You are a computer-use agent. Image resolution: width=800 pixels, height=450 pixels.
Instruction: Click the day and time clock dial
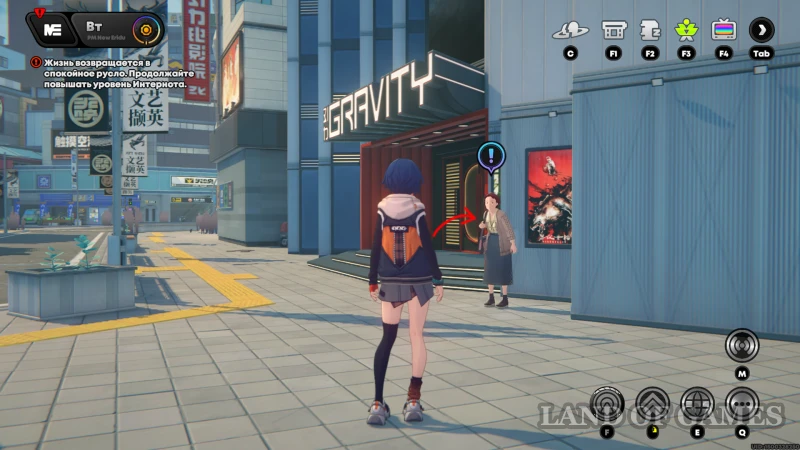(x=147, y=29)
